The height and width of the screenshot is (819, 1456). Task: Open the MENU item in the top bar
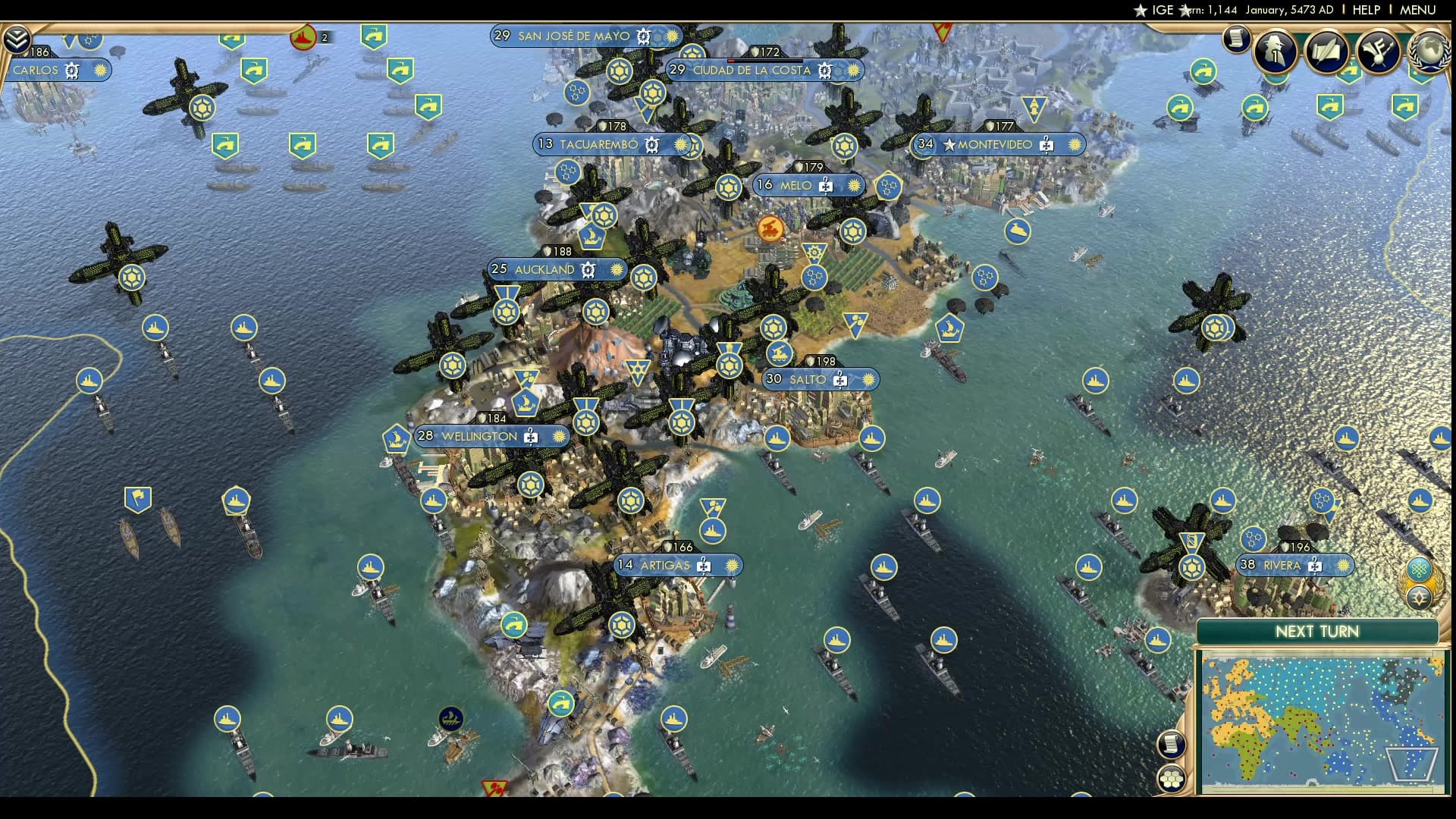pyautogui.click(x=1417, y=10)
